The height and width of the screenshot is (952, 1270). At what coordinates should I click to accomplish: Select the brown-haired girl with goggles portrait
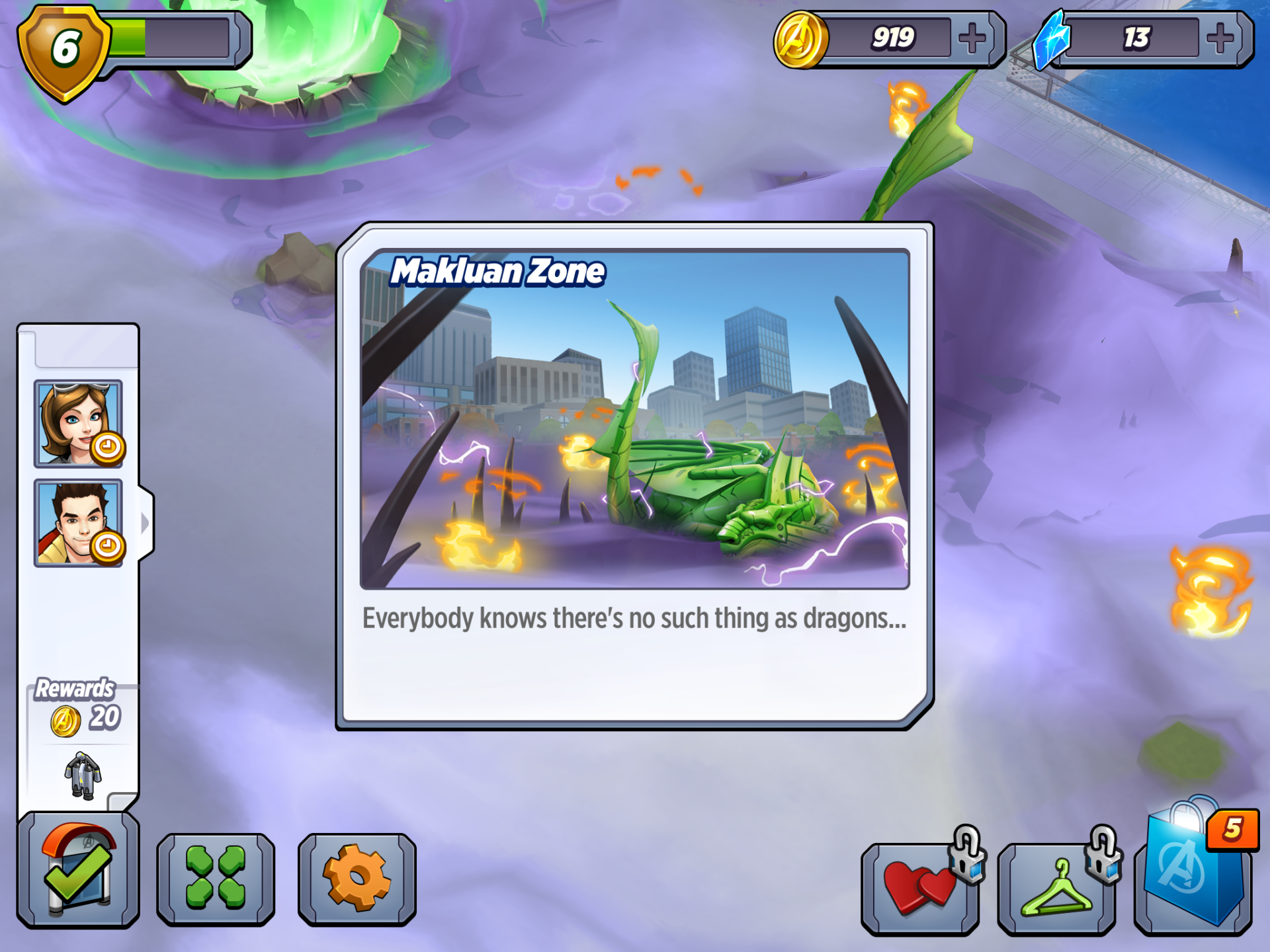[x=78, y=424]
